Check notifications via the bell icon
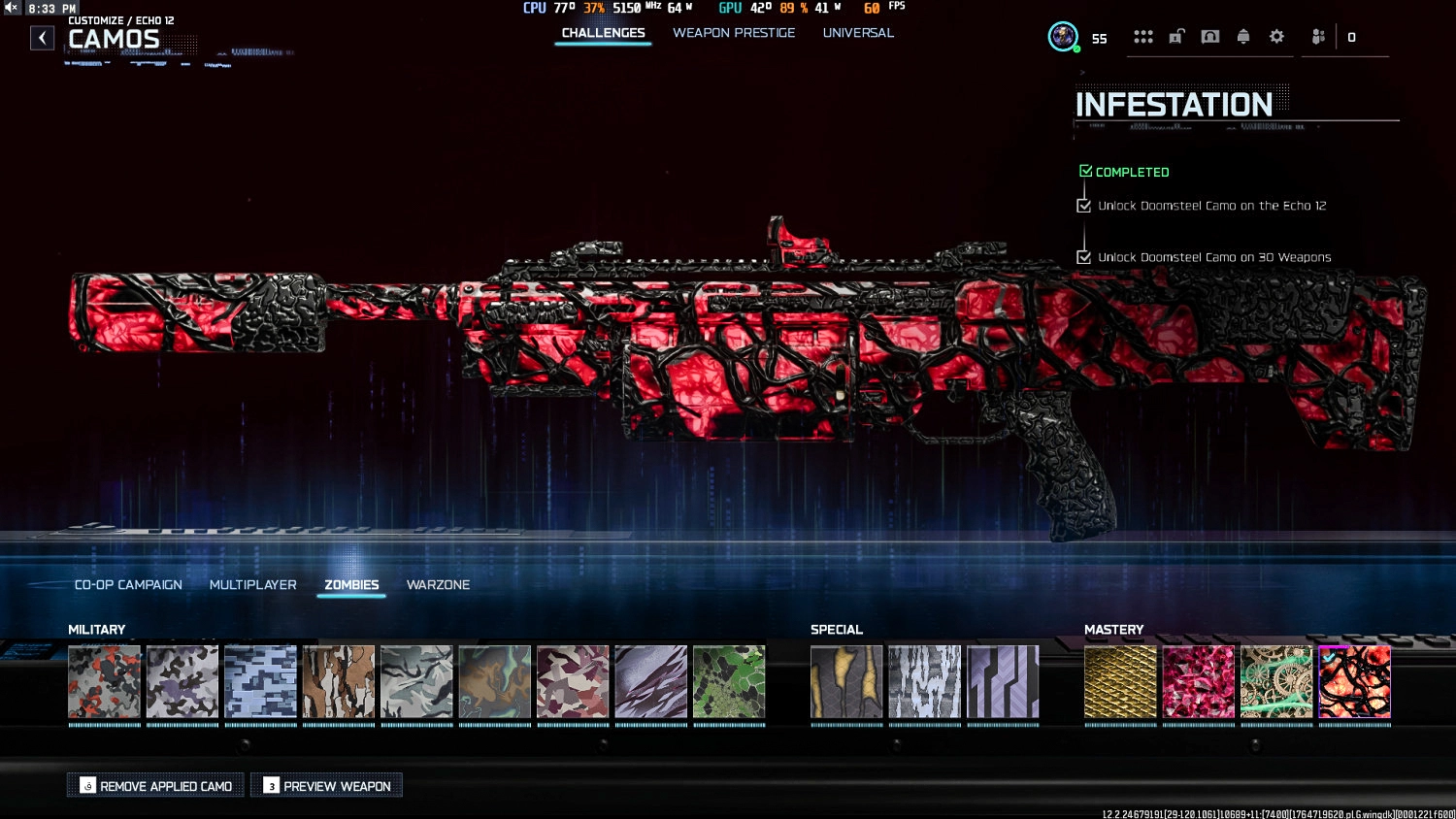Image resolution: width=1456 pixels, height=819 pixels. [1243, 37]
